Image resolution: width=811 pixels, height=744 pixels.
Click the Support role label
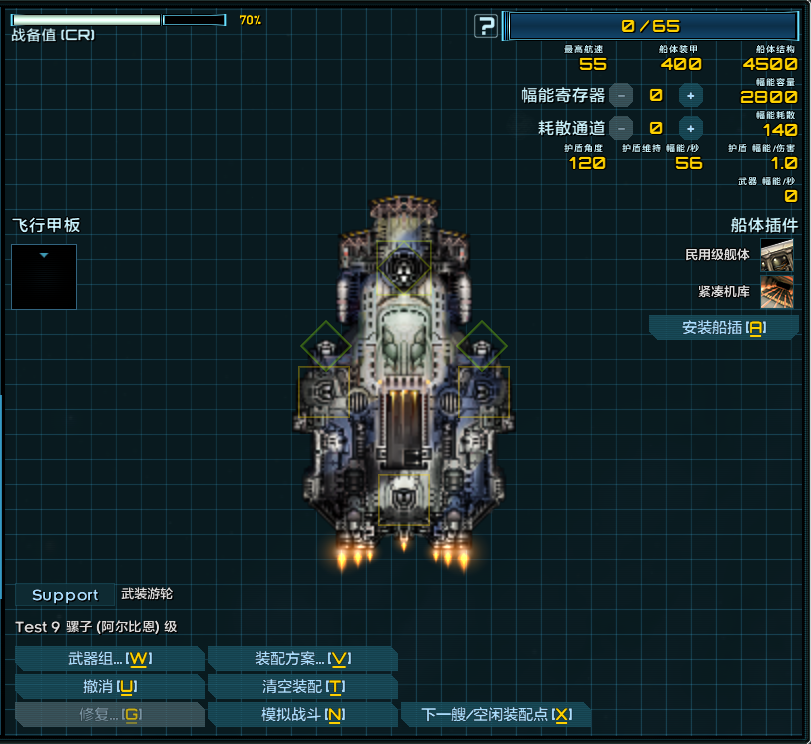point(65,595)
